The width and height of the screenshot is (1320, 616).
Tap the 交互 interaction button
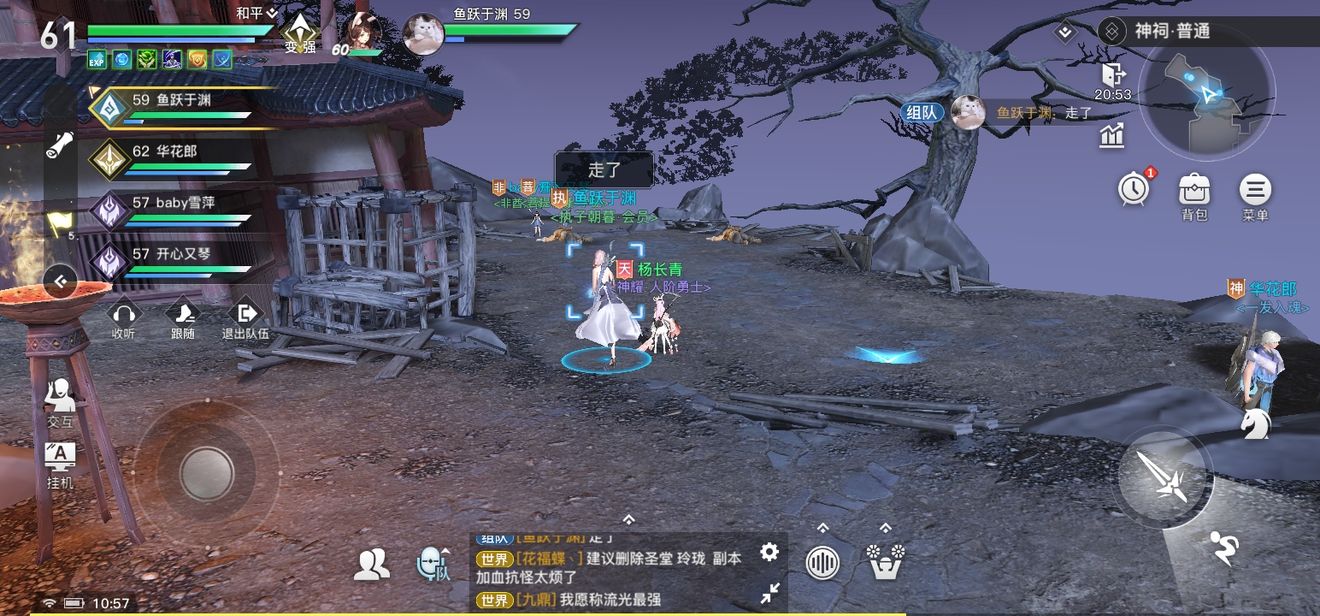pos(60,402)
